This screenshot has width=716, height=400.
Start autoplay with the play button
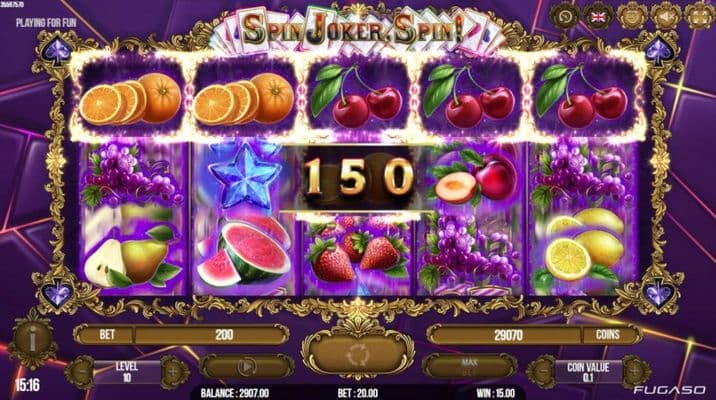tap(246, 367)
